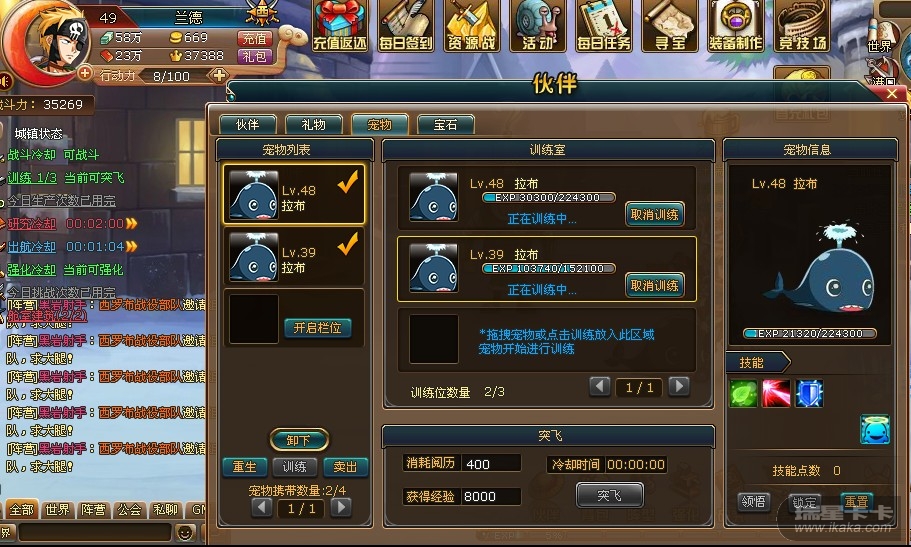The height and width of the screenshot is (547, 911).
Task: Click 开启栏位 to unlock a pet slot
Action: (317, 328)
